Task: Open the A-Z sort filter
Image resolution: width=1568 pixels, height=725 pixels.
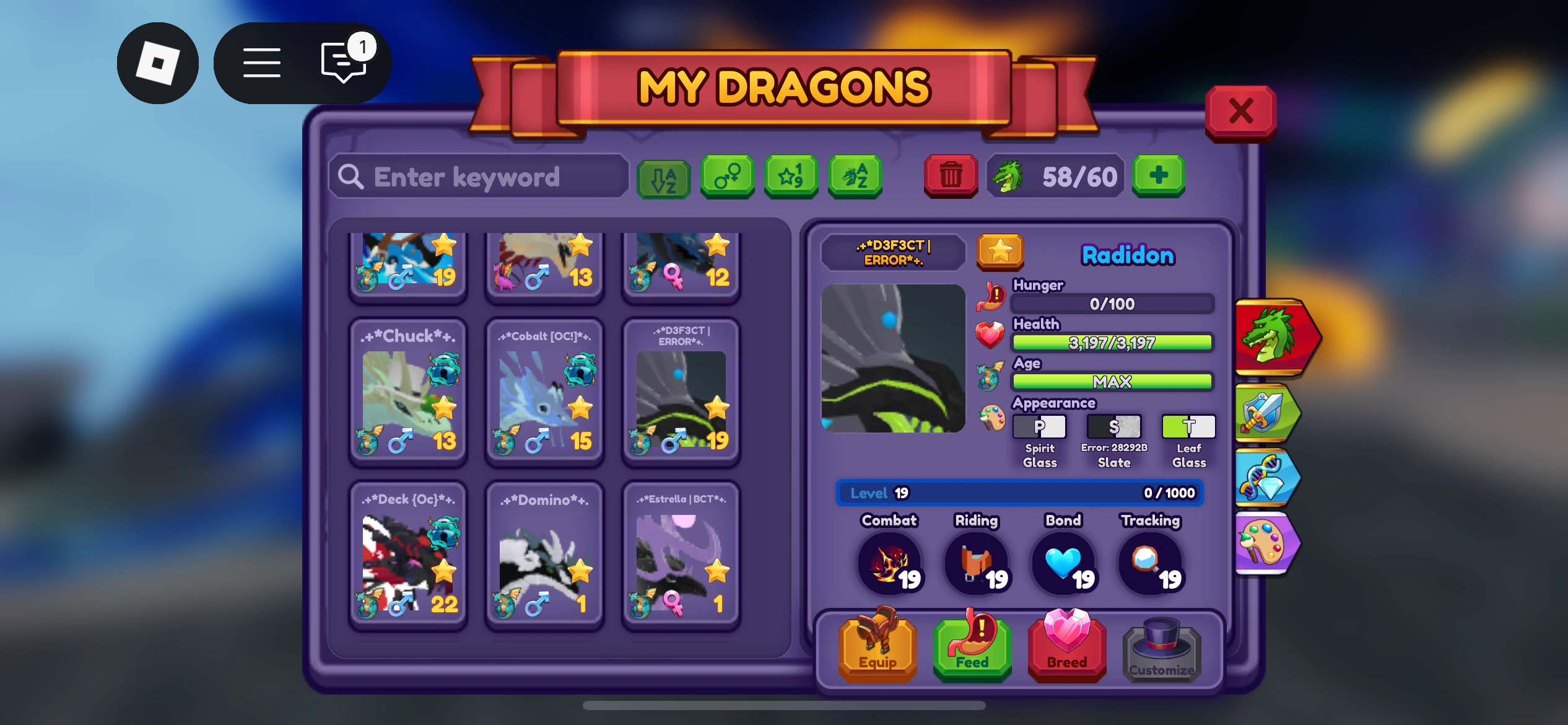Action: click(x=663, y=178)
